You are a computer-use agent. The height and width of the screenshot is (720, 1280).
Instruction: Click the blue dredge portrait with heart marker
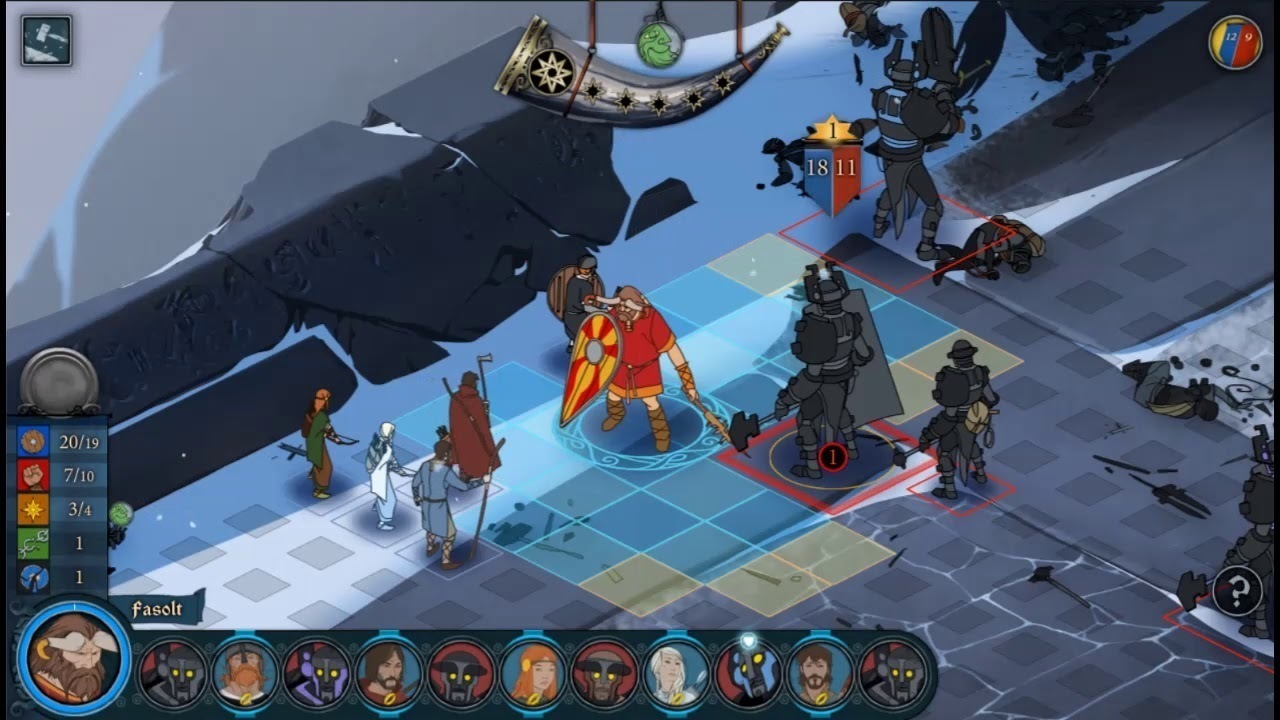749,671
